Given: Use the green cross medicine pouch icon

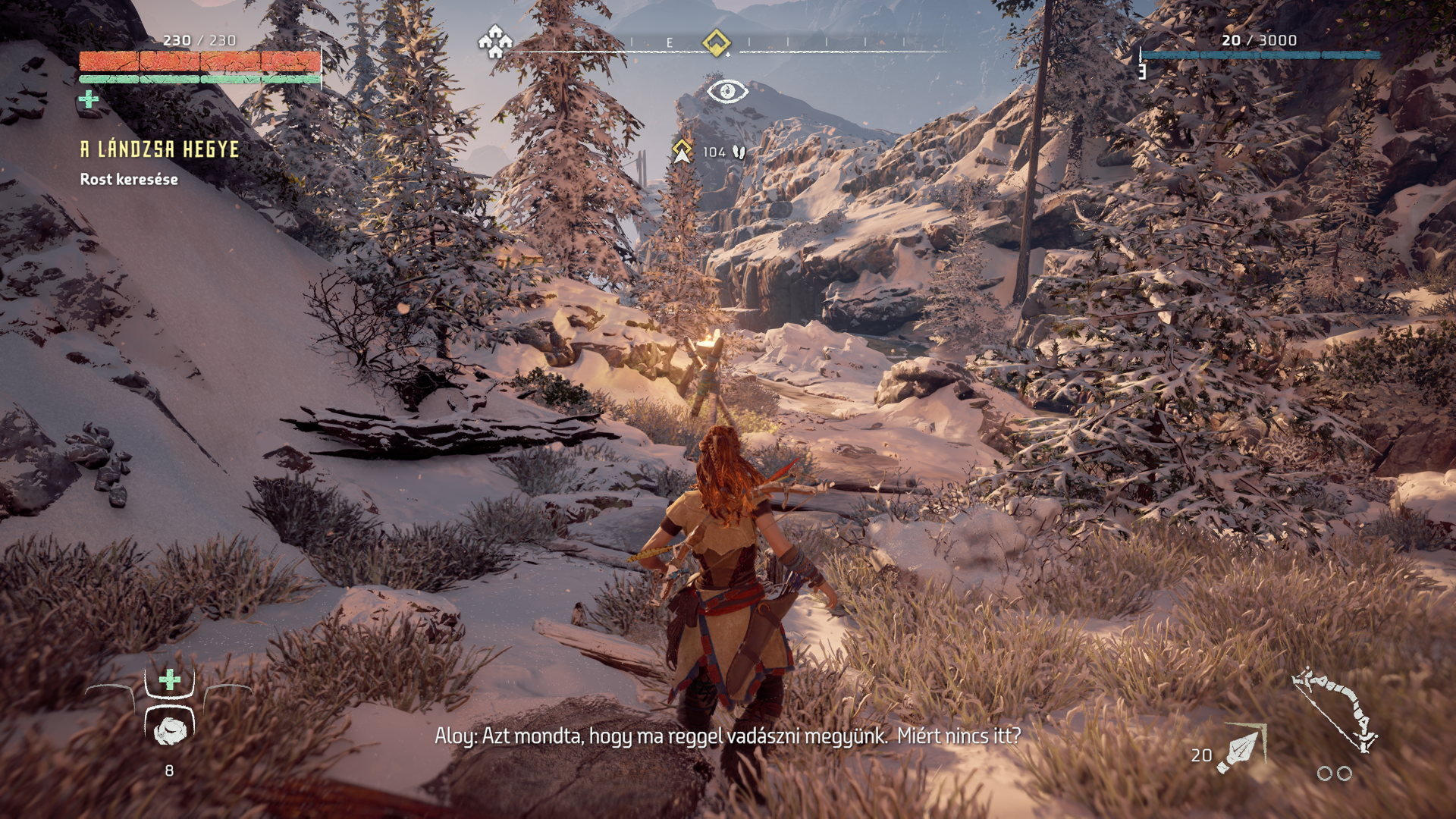Looking at the screenshot, I should point(170,679).
